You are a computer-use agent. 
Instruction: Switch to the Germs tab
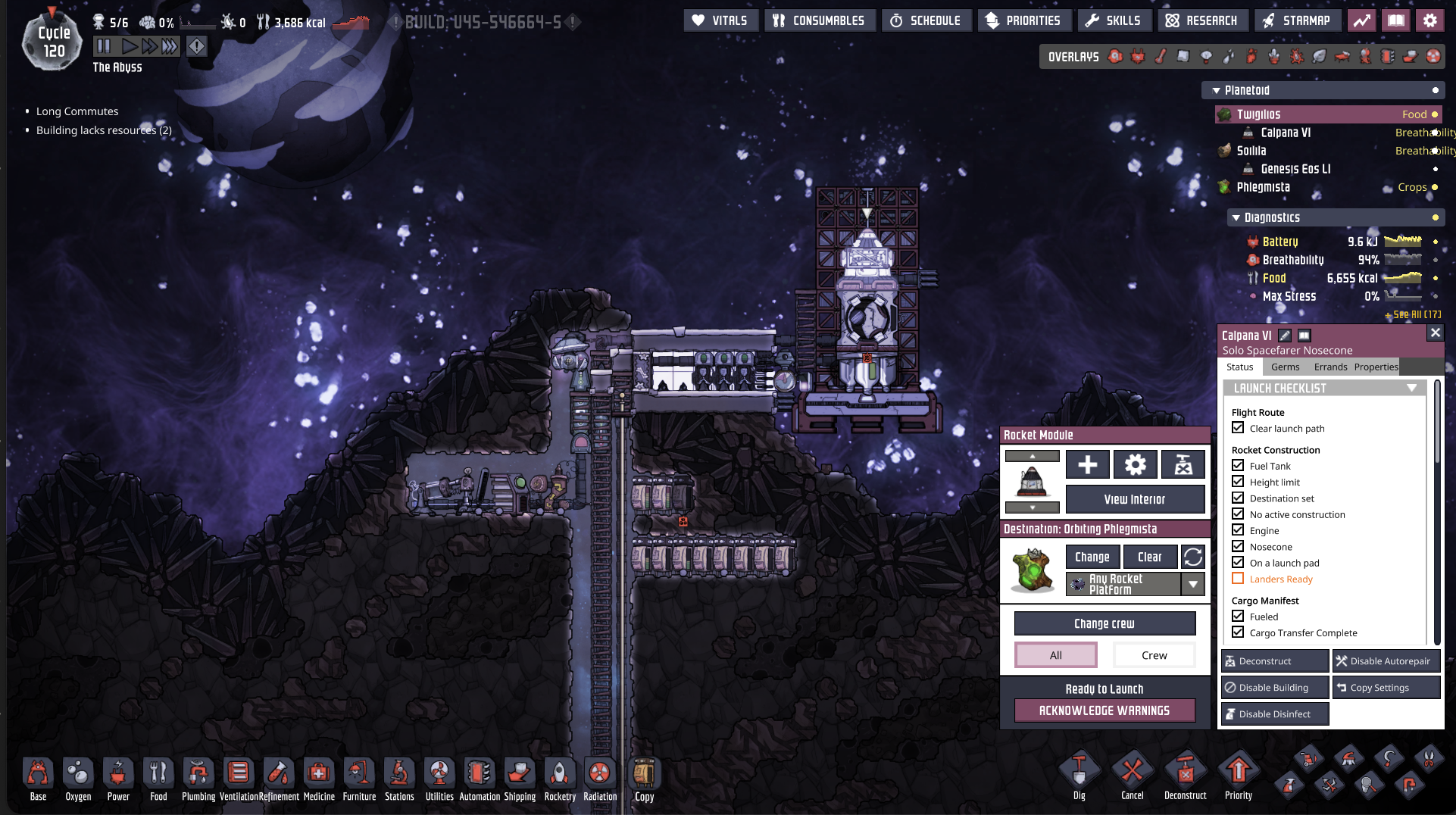[1285, 367]
